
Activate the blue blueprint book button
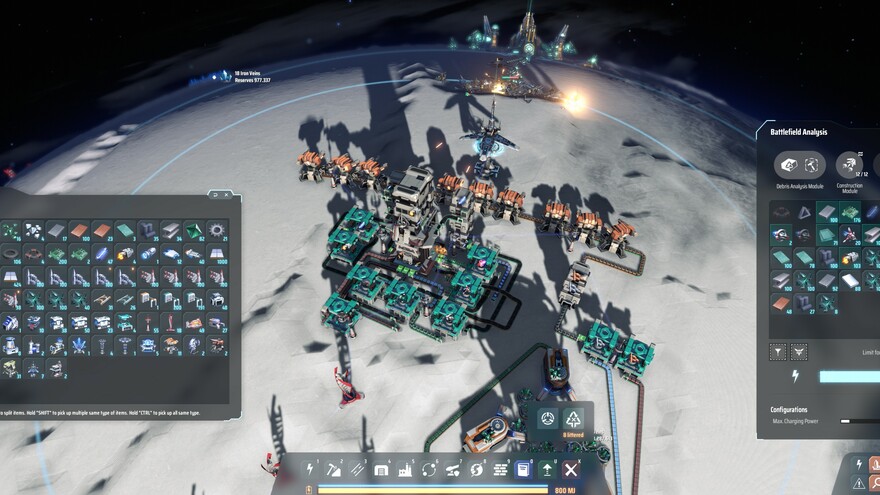click(523, 469)
